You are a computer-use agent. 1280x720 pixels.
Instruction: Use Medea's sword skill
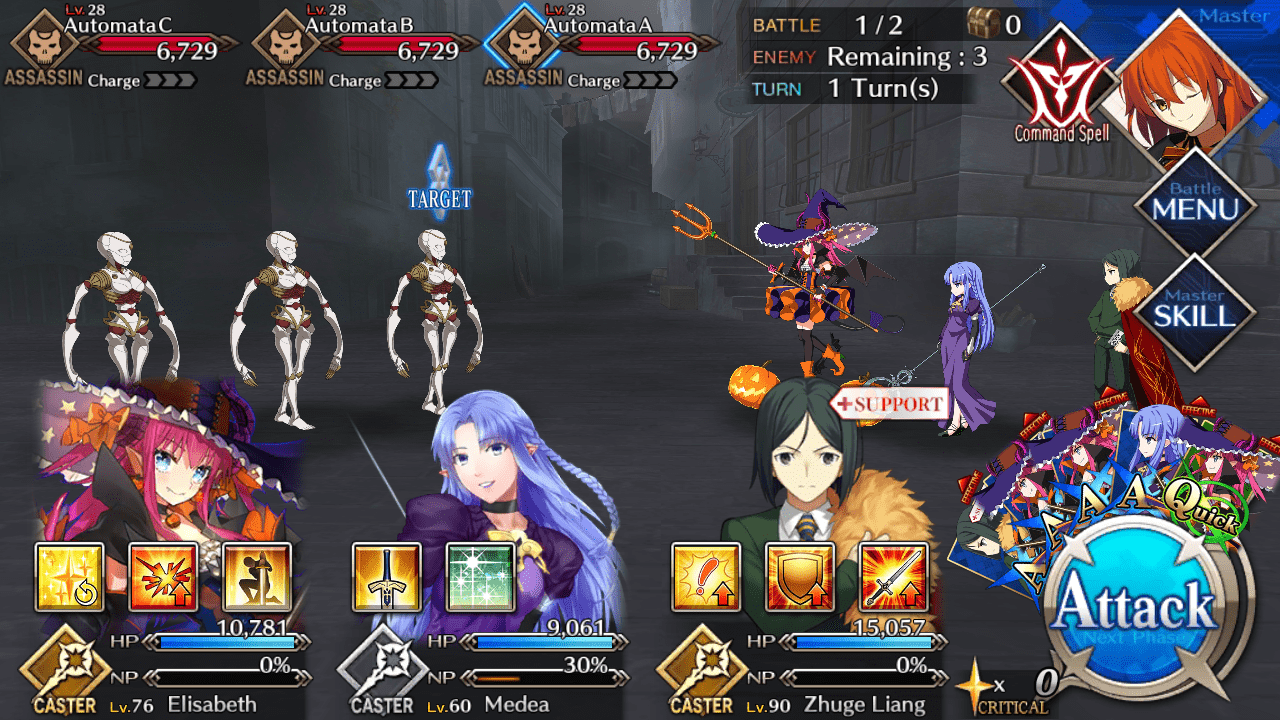tap(386, 577)
